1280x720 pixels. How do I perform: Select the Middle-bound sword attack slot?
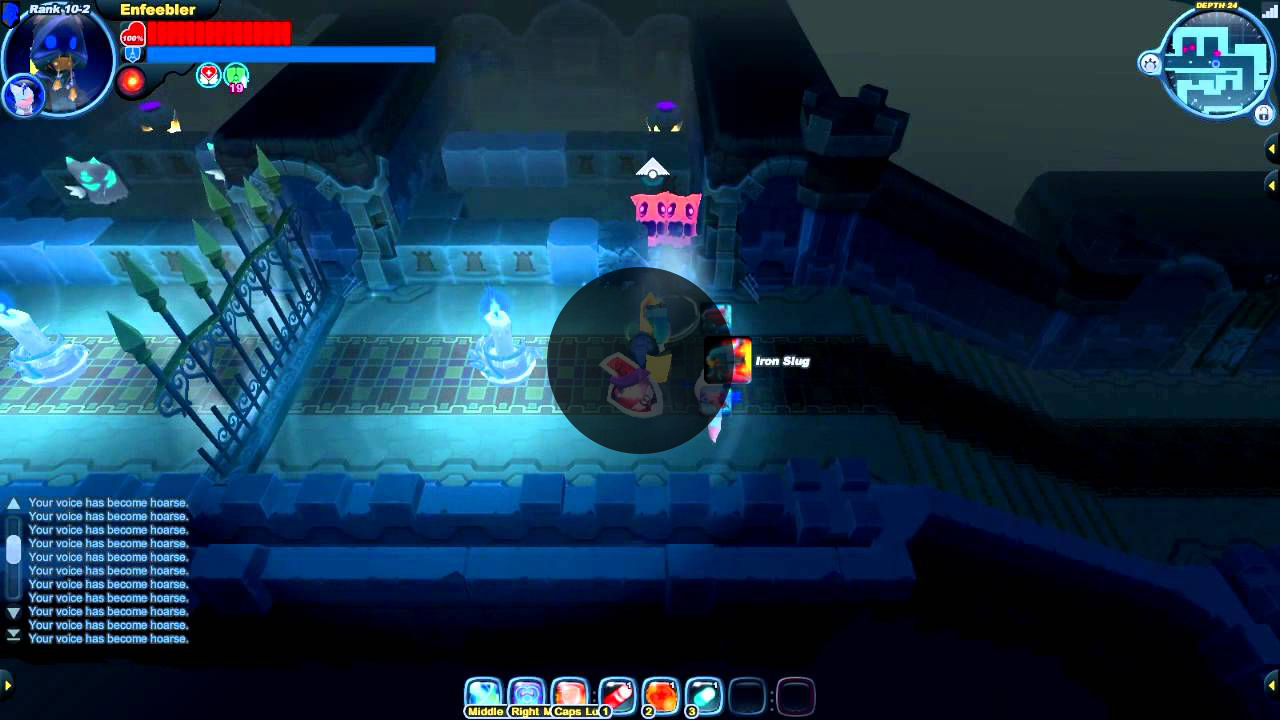[x=483, y=695]
